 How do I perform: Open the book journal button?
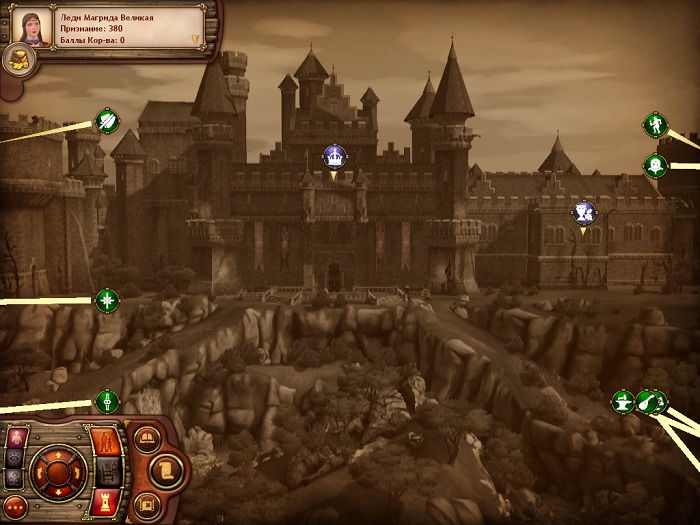tap(147, 438)
